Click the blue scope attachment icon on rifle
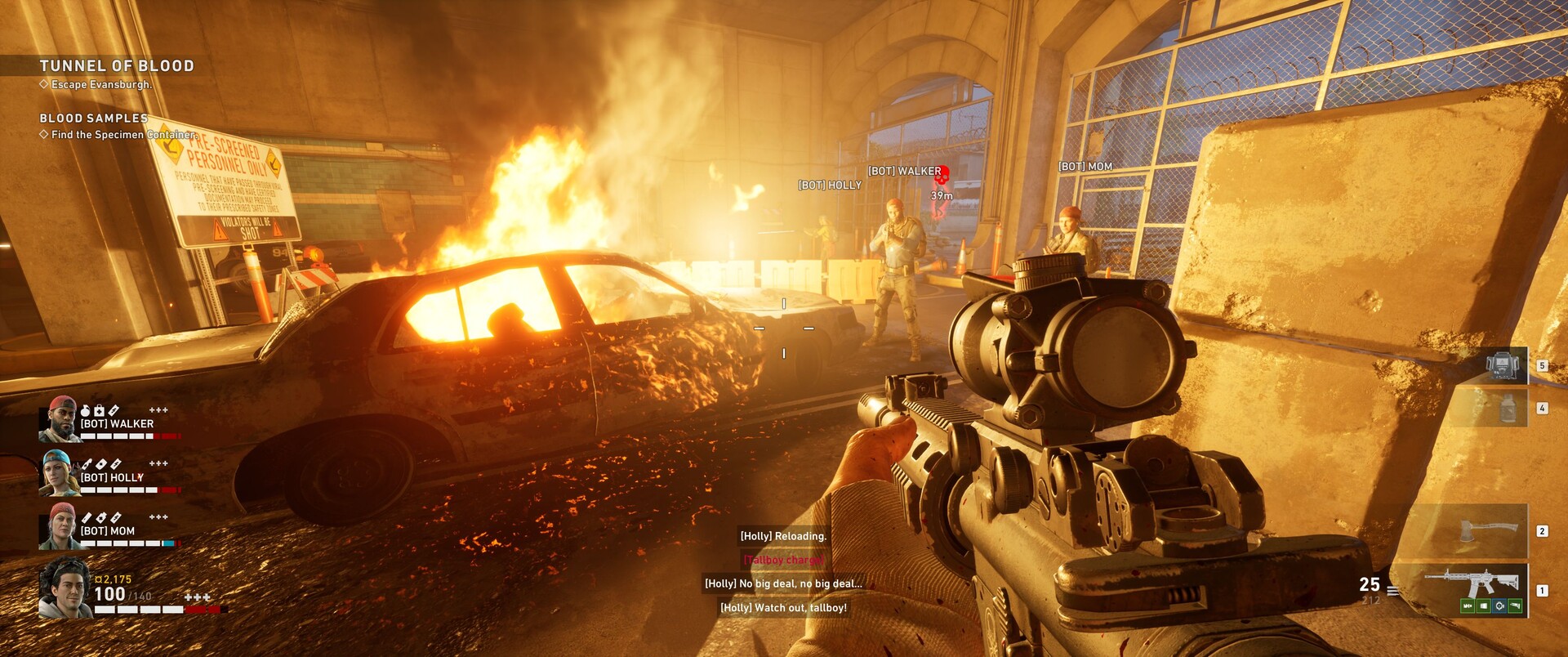Viewport: 1568px width, 657px height. [x=1499, y=606]
